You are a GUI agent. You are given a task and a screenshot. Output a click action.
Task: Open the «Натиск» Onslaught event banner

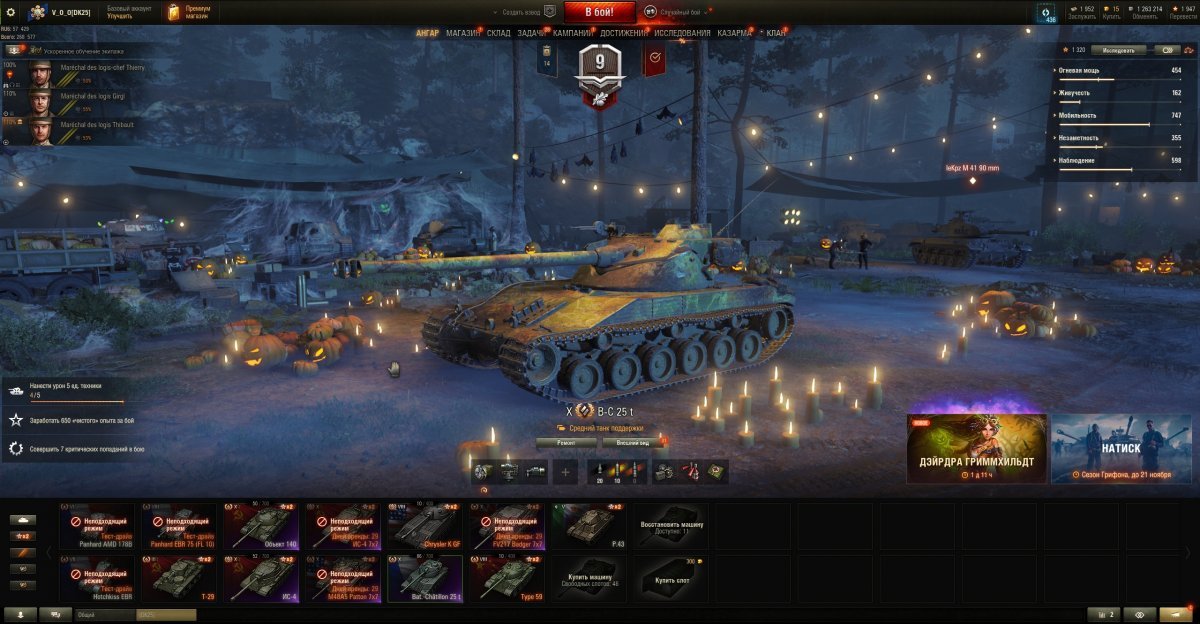1121,449
